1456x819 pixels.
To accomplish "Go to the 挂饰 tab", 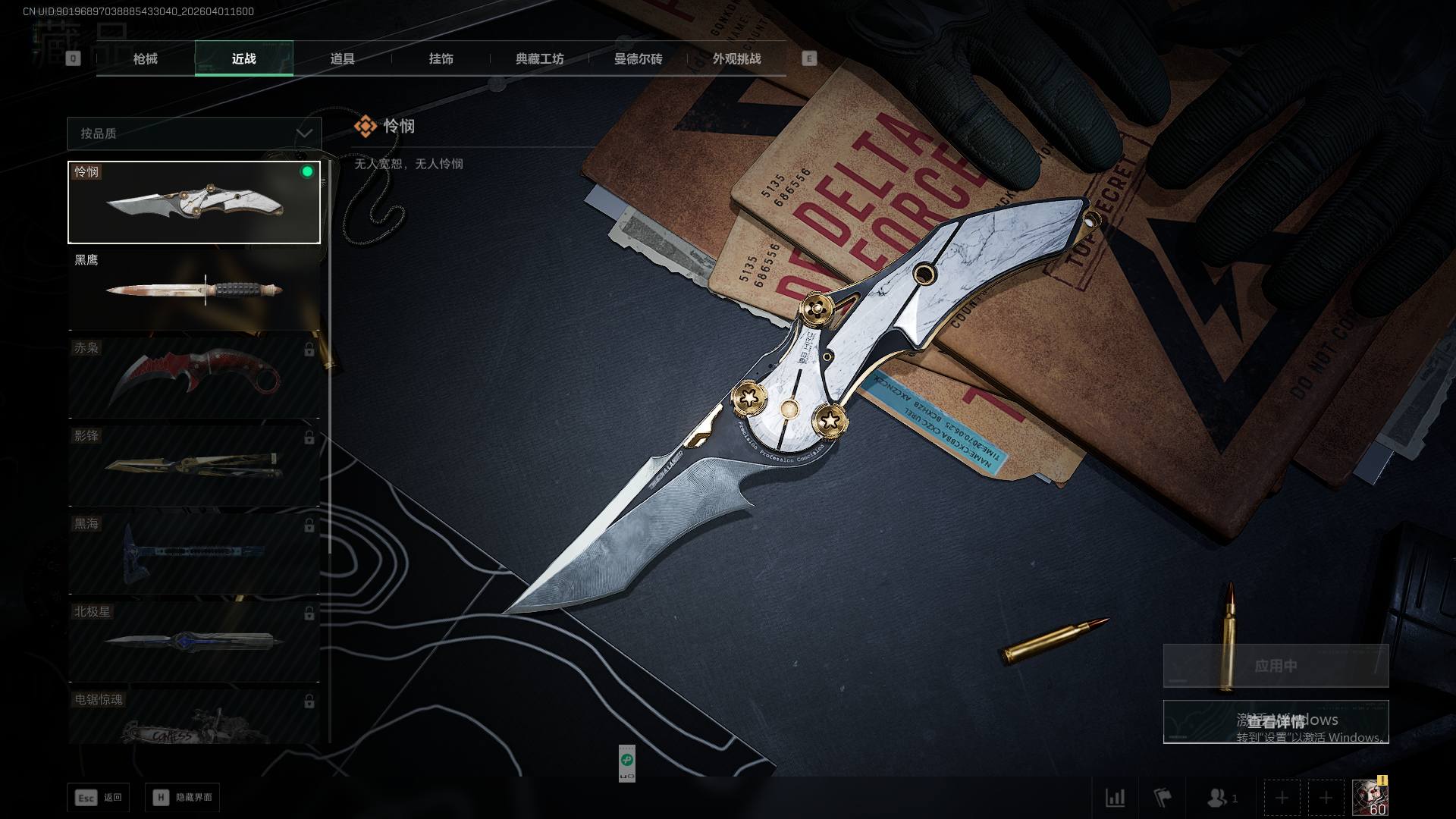I will point(441,58).
